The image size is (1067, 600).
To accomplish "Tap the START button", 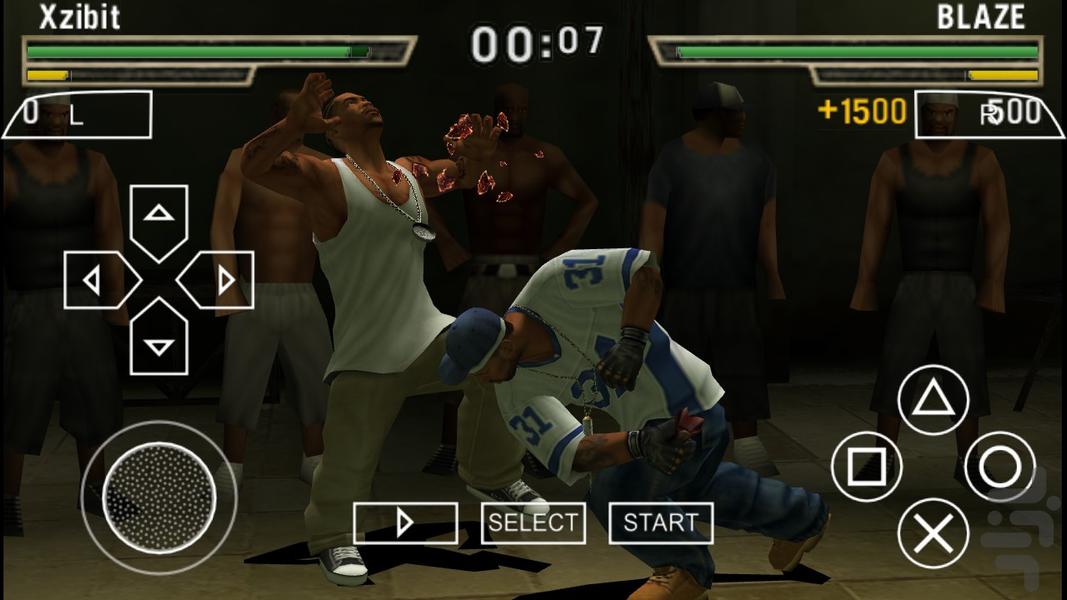I will (660, 523).
